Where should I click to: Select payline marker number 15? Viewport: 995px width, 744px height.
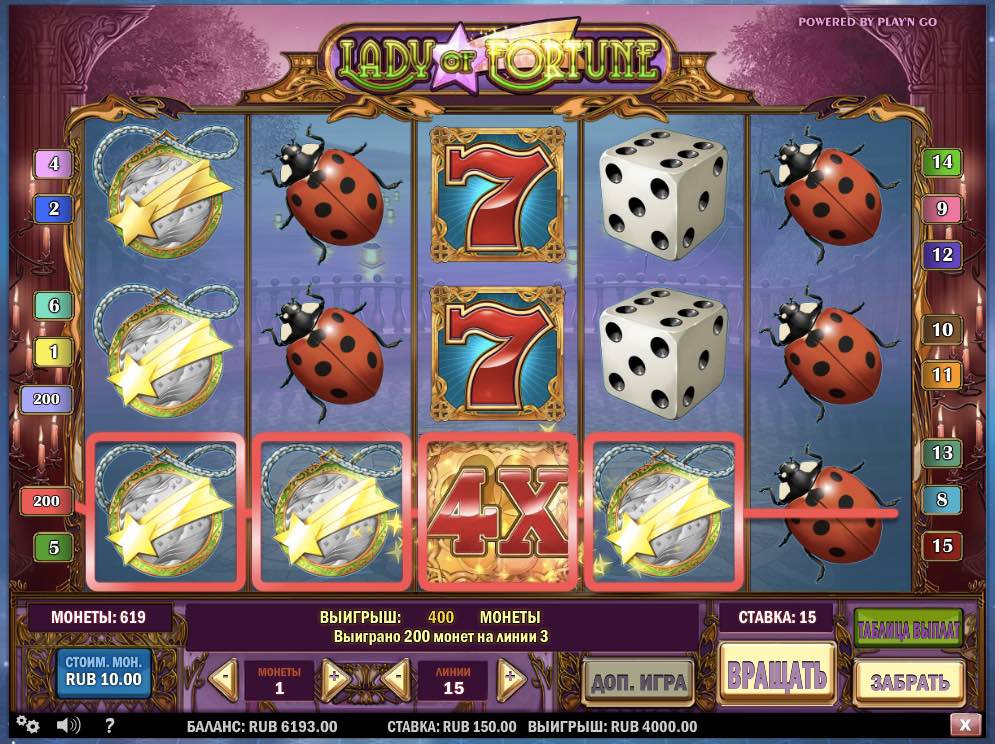pos(941,546)
